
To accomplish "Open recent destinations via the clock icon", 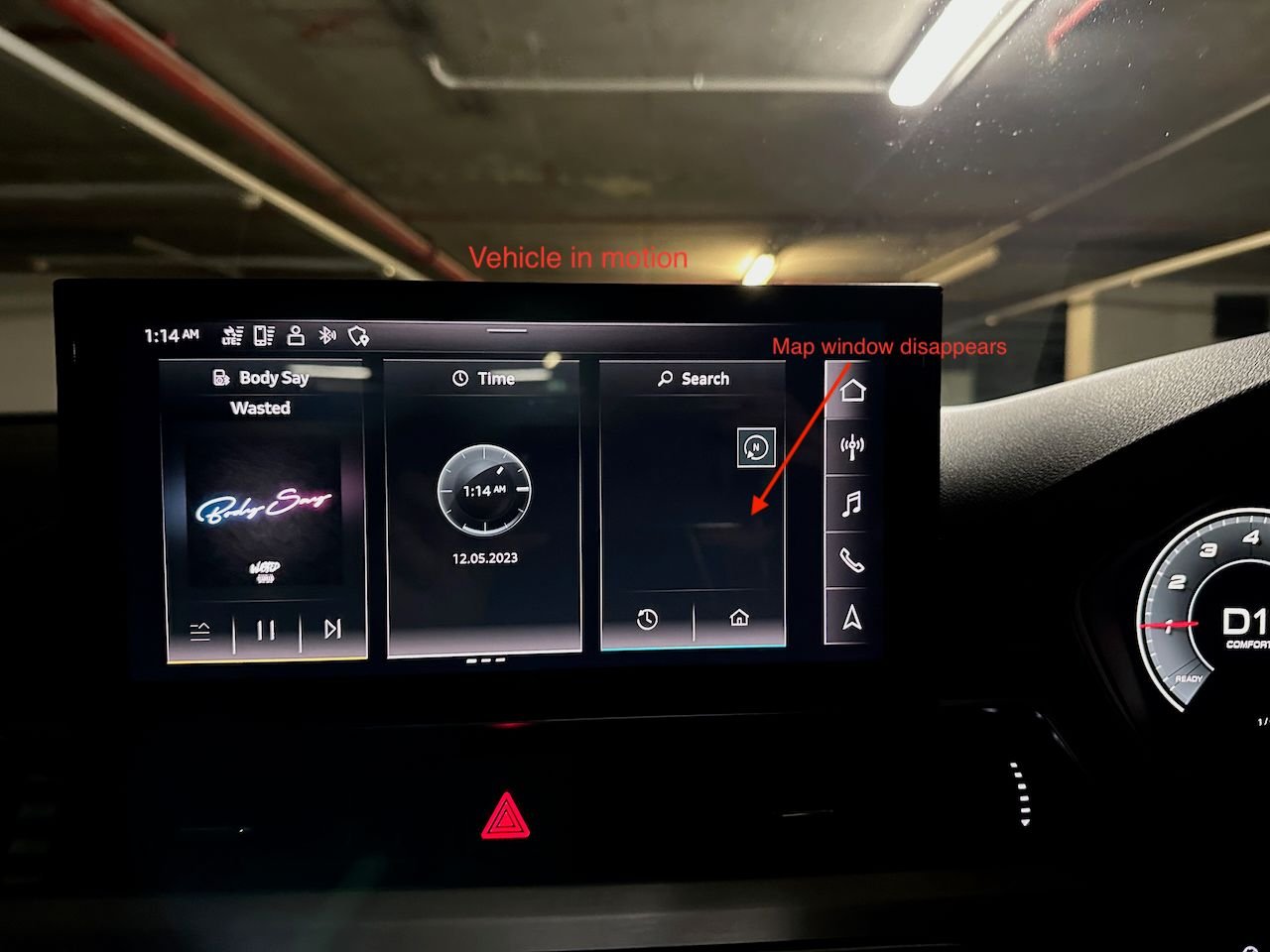I will point(646,617).
